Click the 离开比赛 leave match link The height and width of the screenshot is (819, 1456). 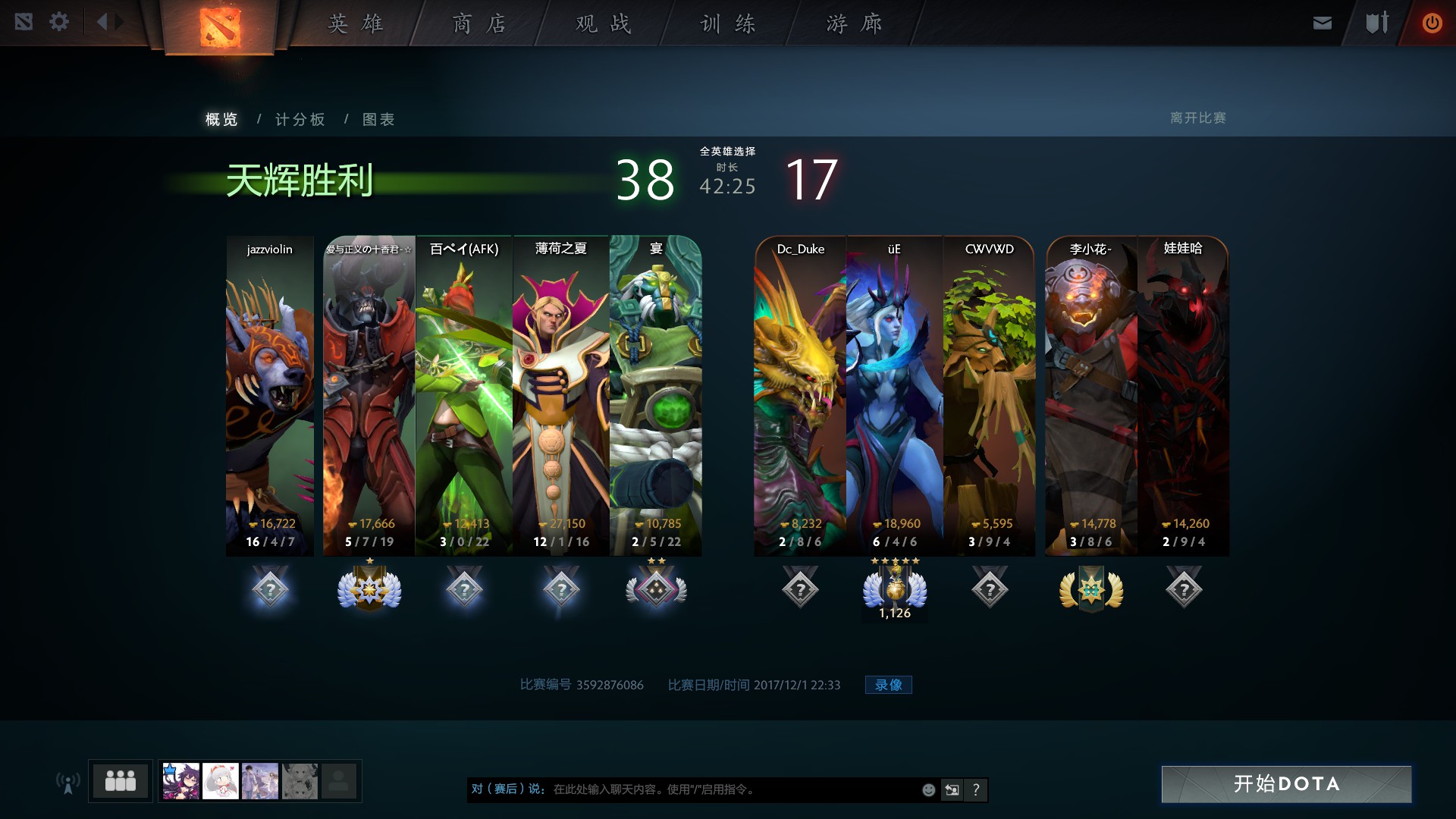pos(1200,118)
